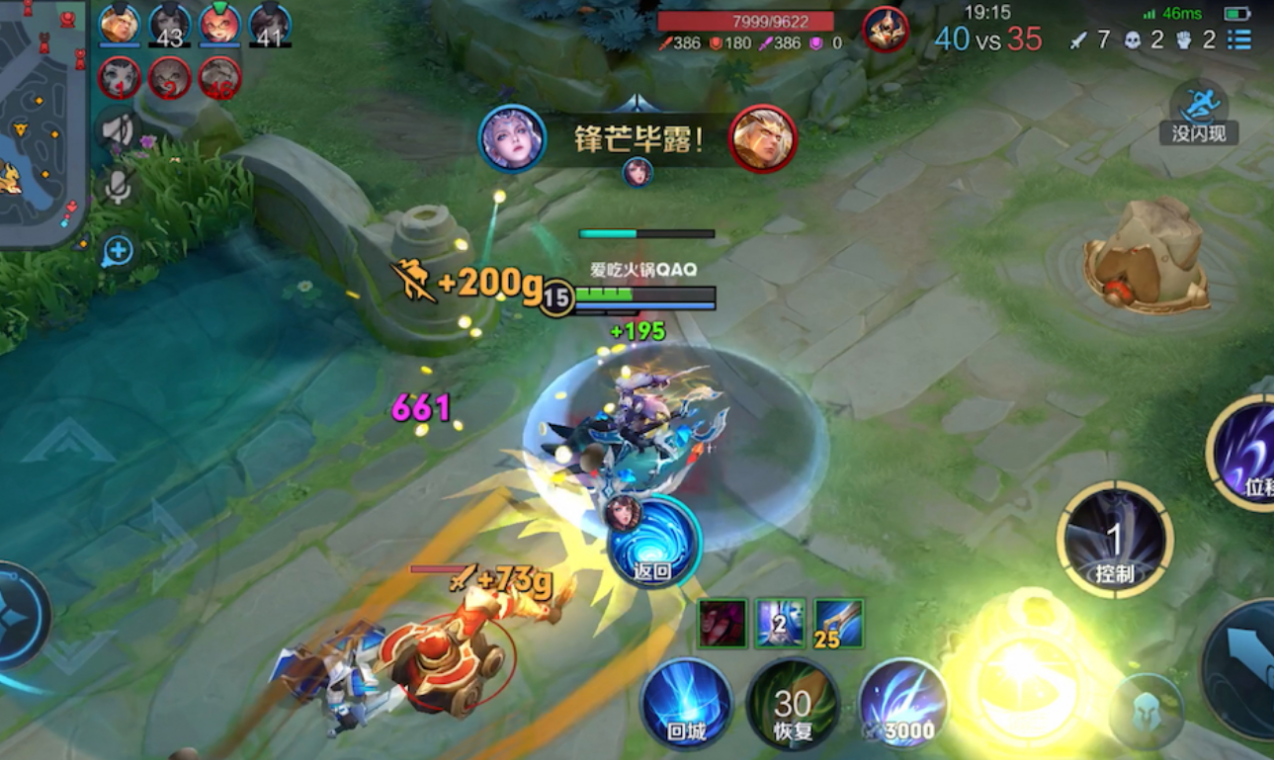Toggle the muted microphone icon

click(x=118, y=186)
